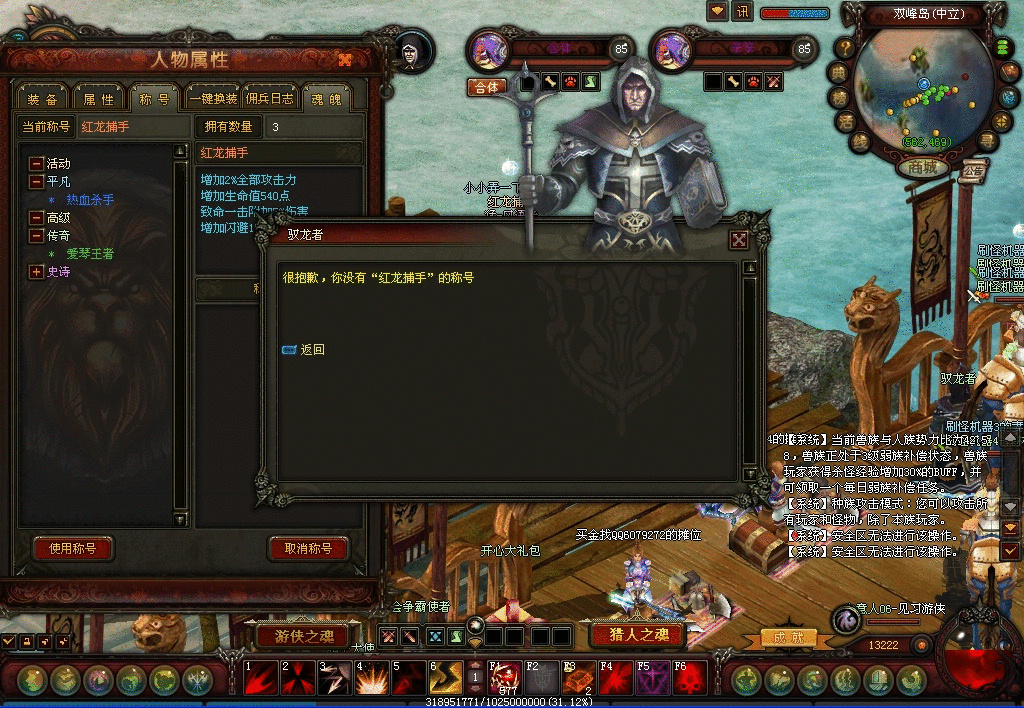The width and height of the screenshot is (1024, 708).
Task: Click the 合体 merge button under pet portrait
Action: 486,86
